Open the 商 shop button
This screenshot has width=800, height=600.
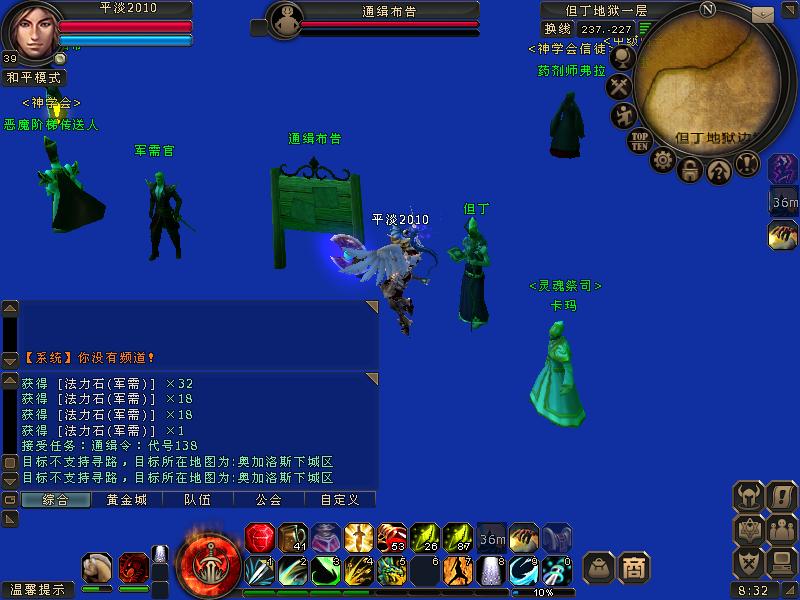coord(633,567)
